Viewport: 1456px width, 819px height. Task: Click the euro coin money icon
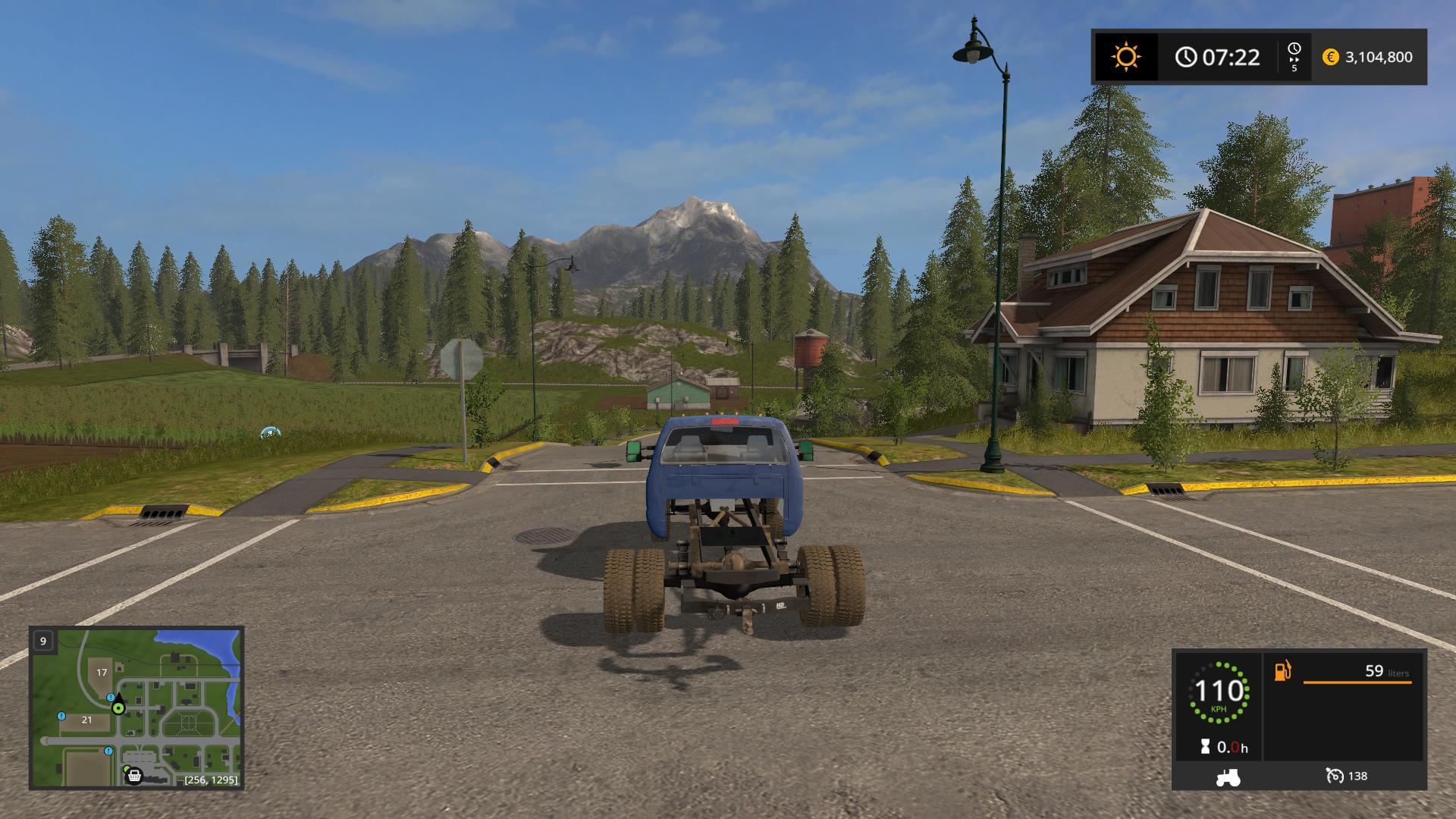(1330, 57)
